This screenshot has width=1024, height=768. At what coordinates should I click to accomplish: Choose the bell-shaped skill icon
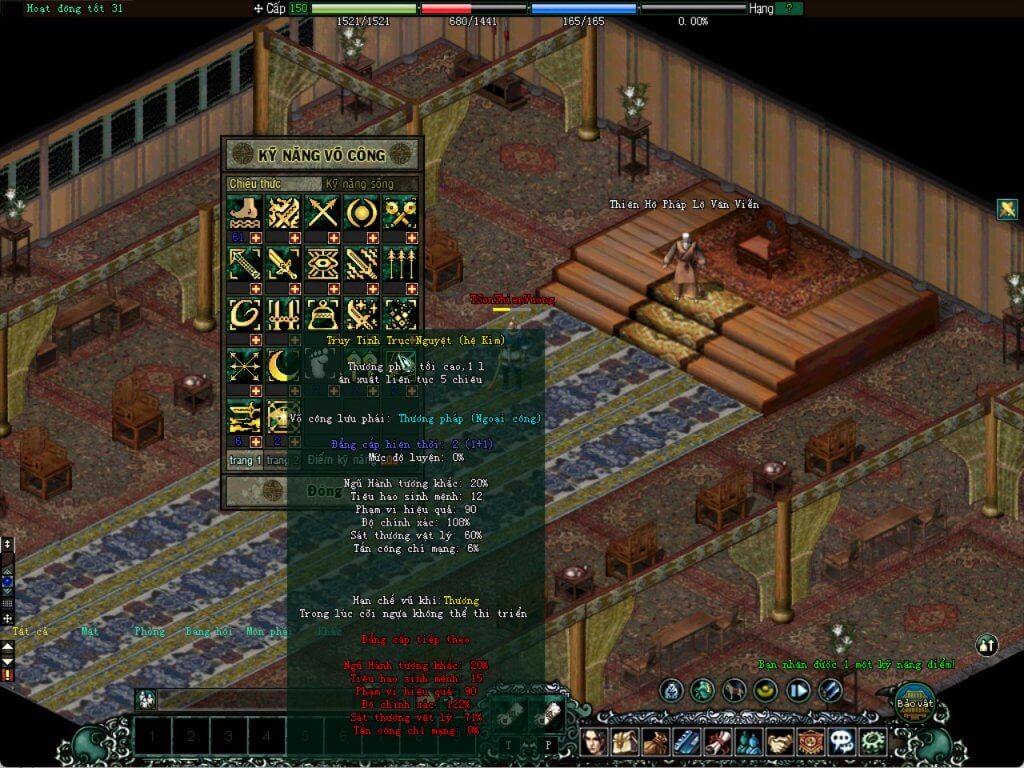click(x=322, y=314)
